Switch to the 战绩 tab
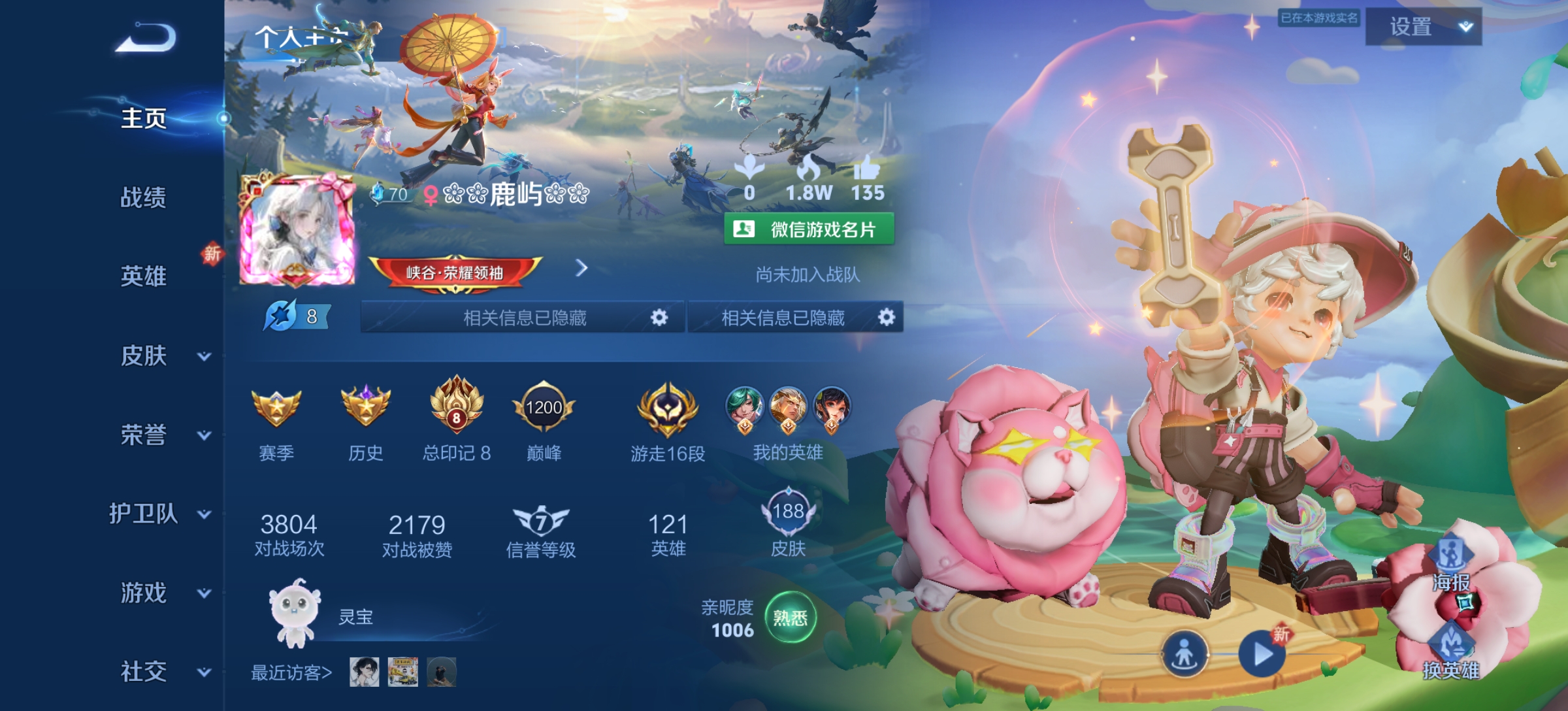 pyautogui.click(x=142, y=197)
